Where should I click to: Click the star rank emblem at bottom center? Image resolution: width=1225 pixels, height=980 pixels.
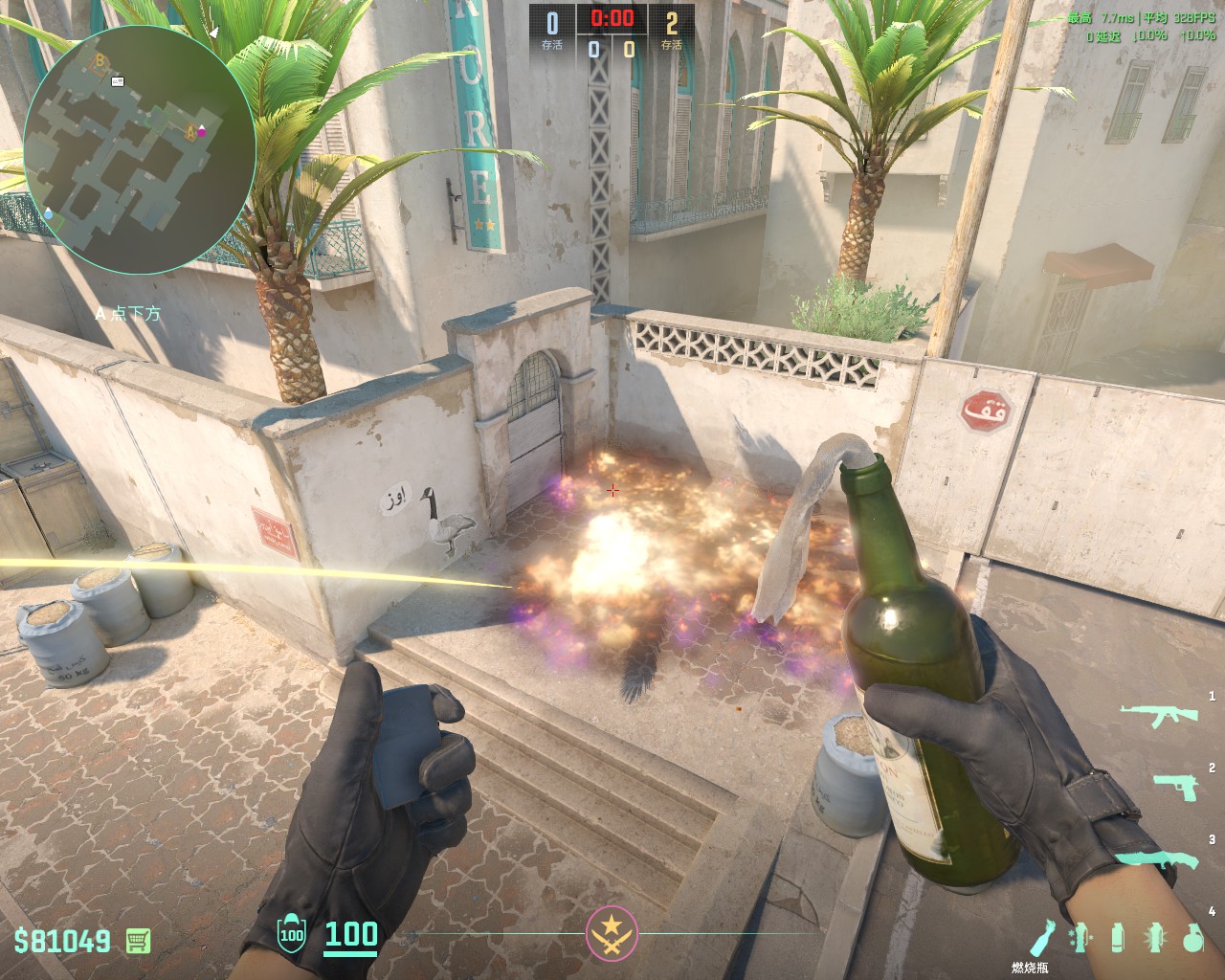click(612, 933)
